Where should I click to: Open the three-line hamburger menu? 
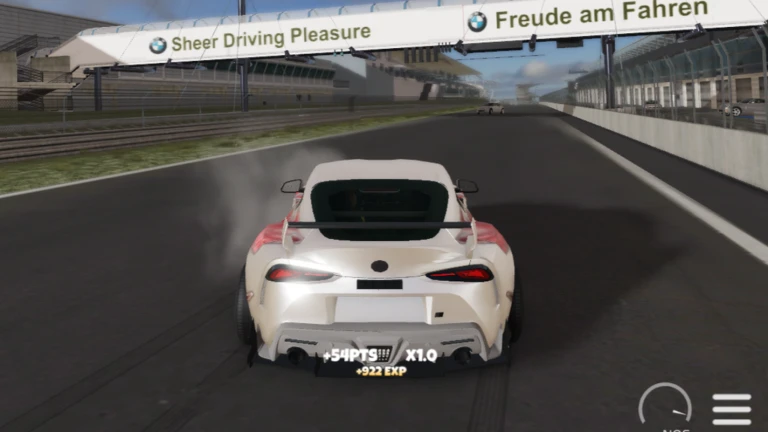731,408
